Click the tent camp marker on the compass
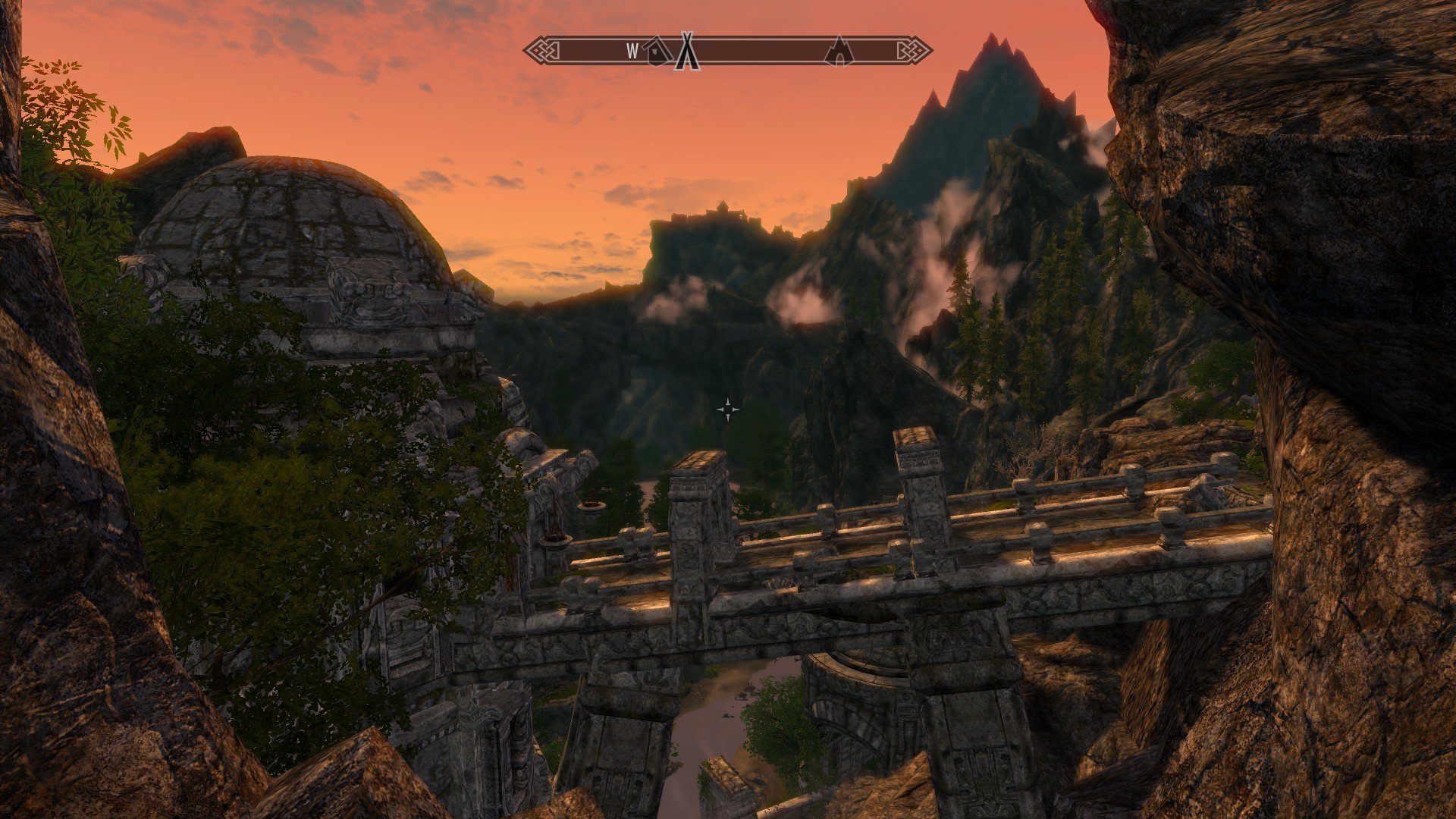This screenshot has height=819, width=1456. pos(687,51)
